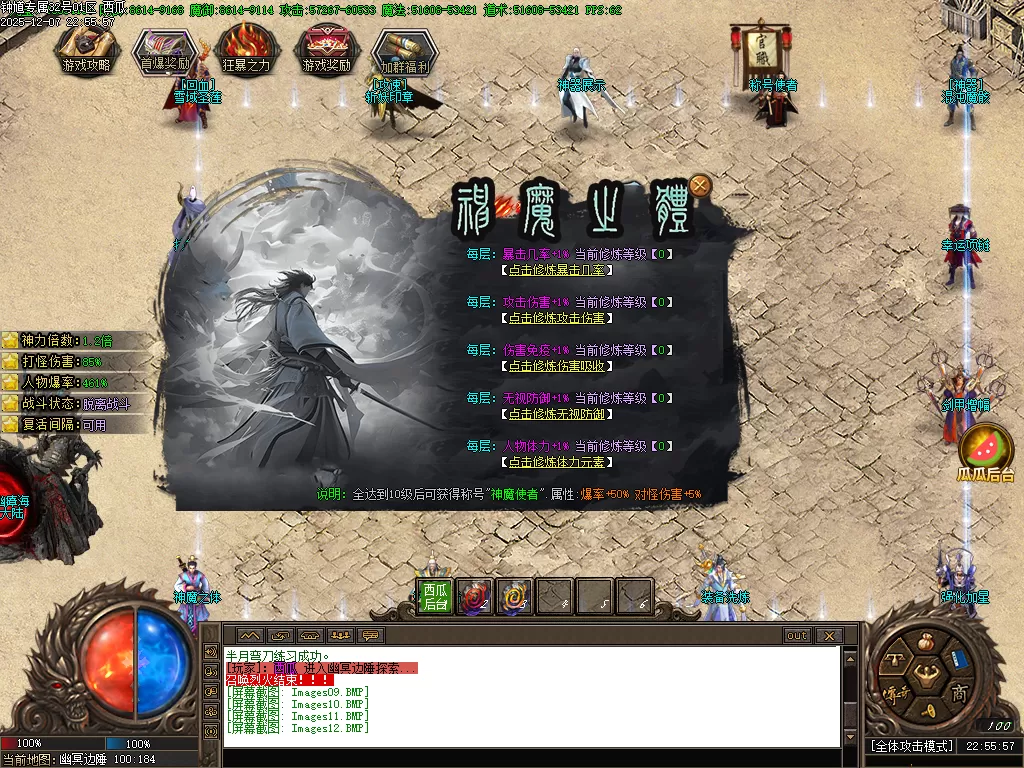Open the skill book via blue book icon
Image resolution: width=1024 pixels, height=768 pixels.
pyautogui.click(x=959, y=658)
